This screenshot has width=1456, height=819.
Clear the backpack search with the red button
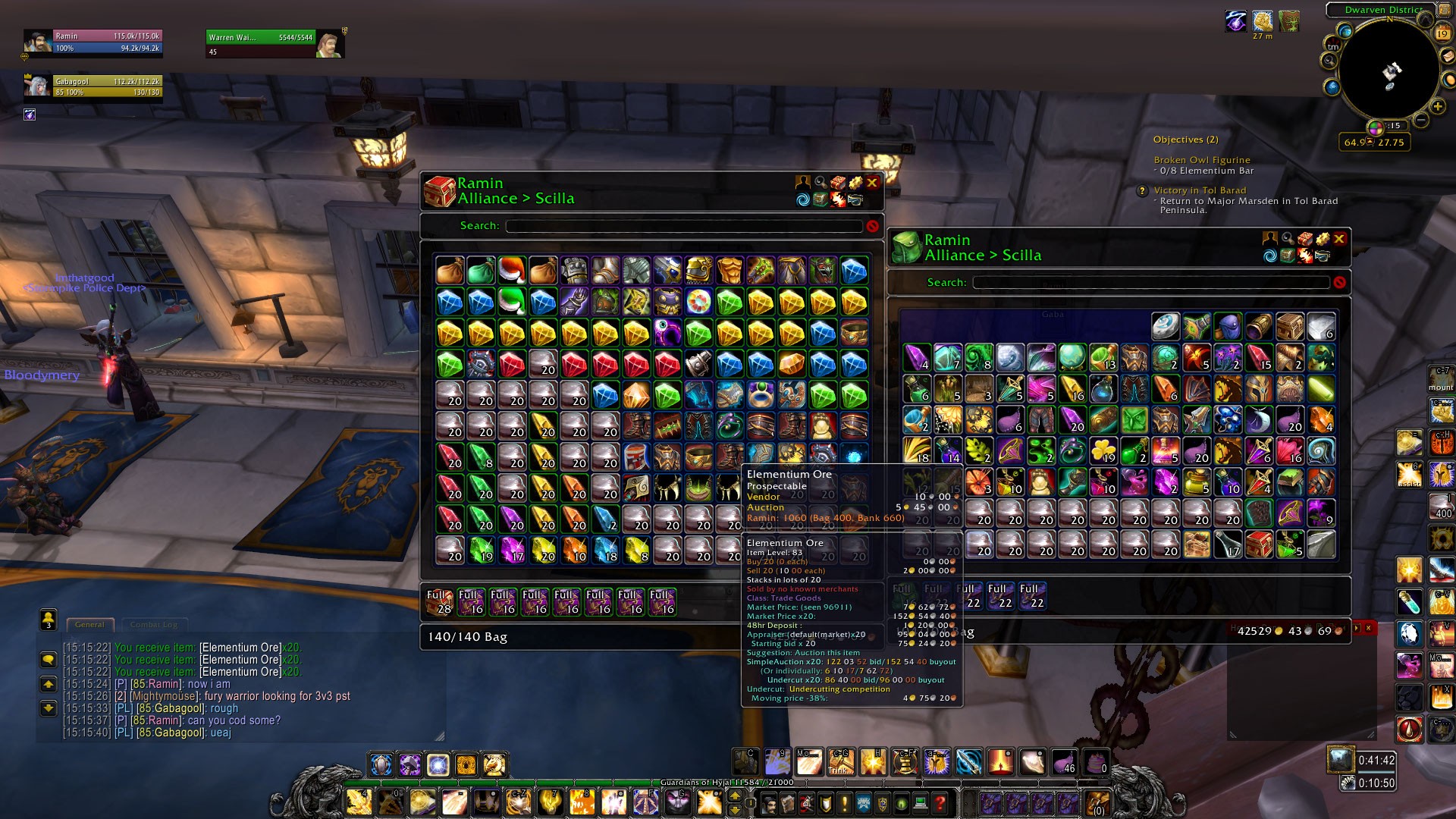1339,283
